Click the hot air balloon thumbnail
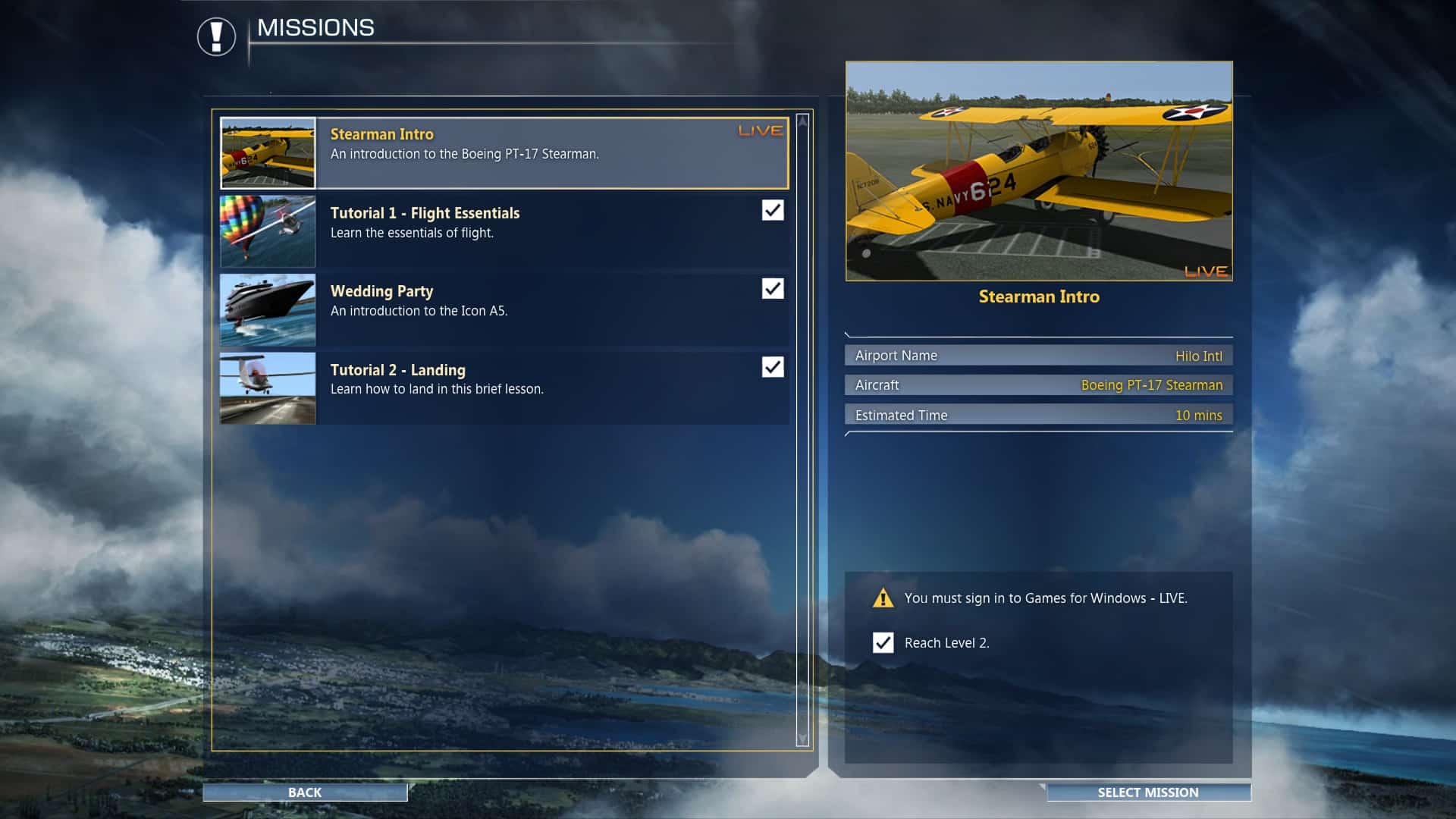This screenshot has height=819, width=1456. [x=268, y=231]
